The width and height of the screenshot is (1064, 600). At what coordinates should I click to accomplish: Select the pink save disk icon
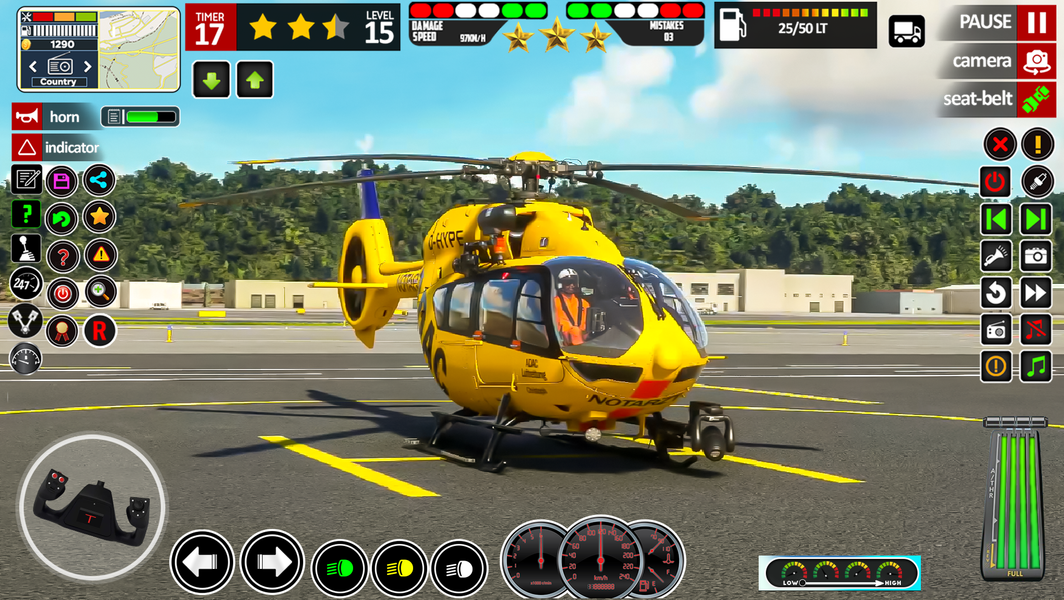pyautogui.click(x=62, y=181)
